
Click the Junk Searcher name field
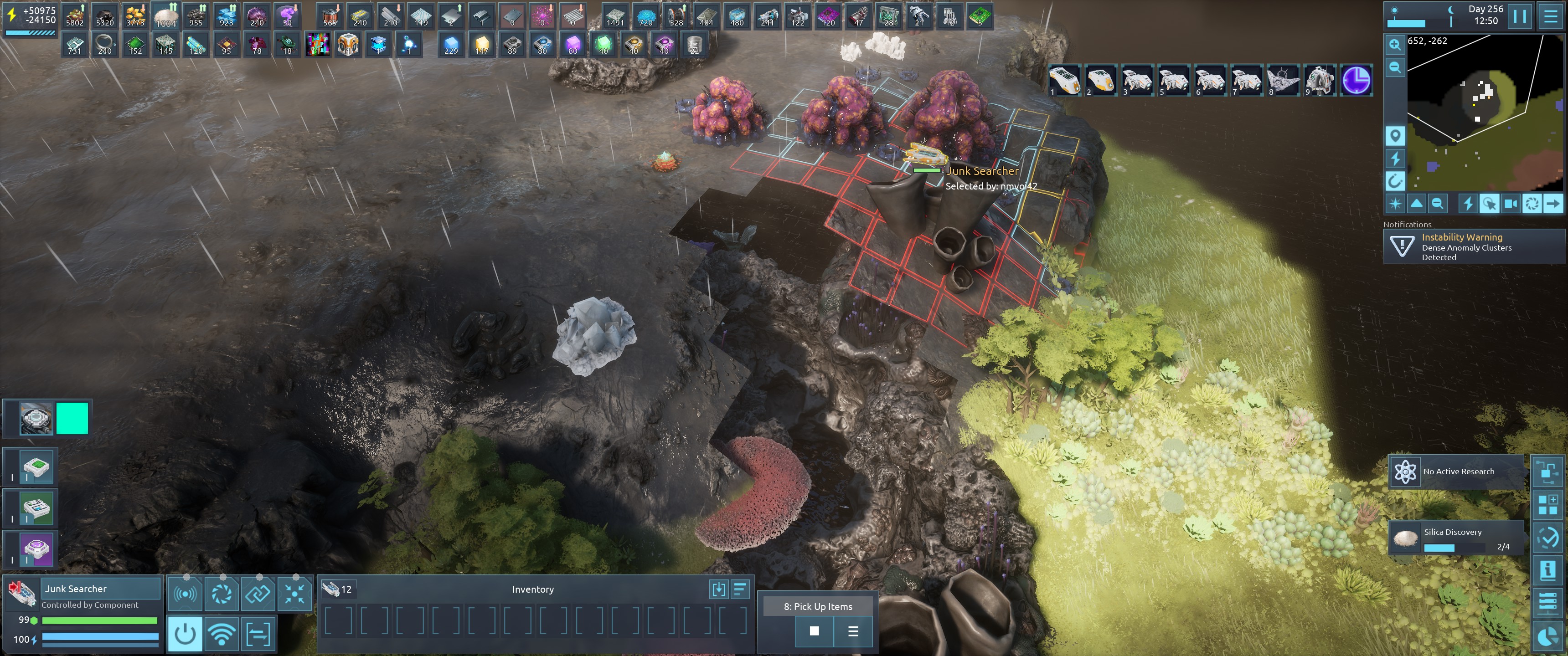coord(100,589)
